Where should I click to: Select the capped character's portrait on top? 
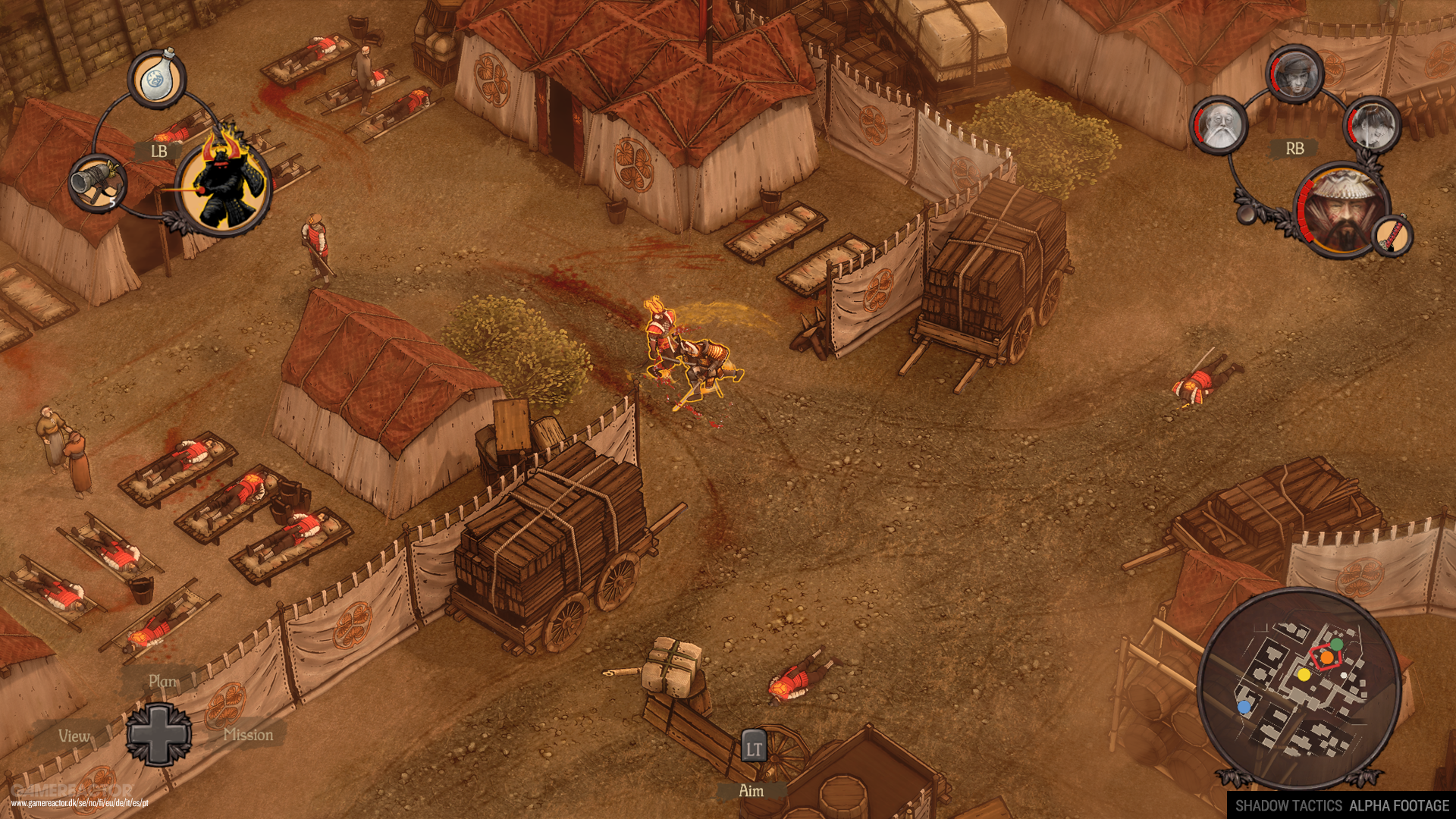[x=1295, y=76]
